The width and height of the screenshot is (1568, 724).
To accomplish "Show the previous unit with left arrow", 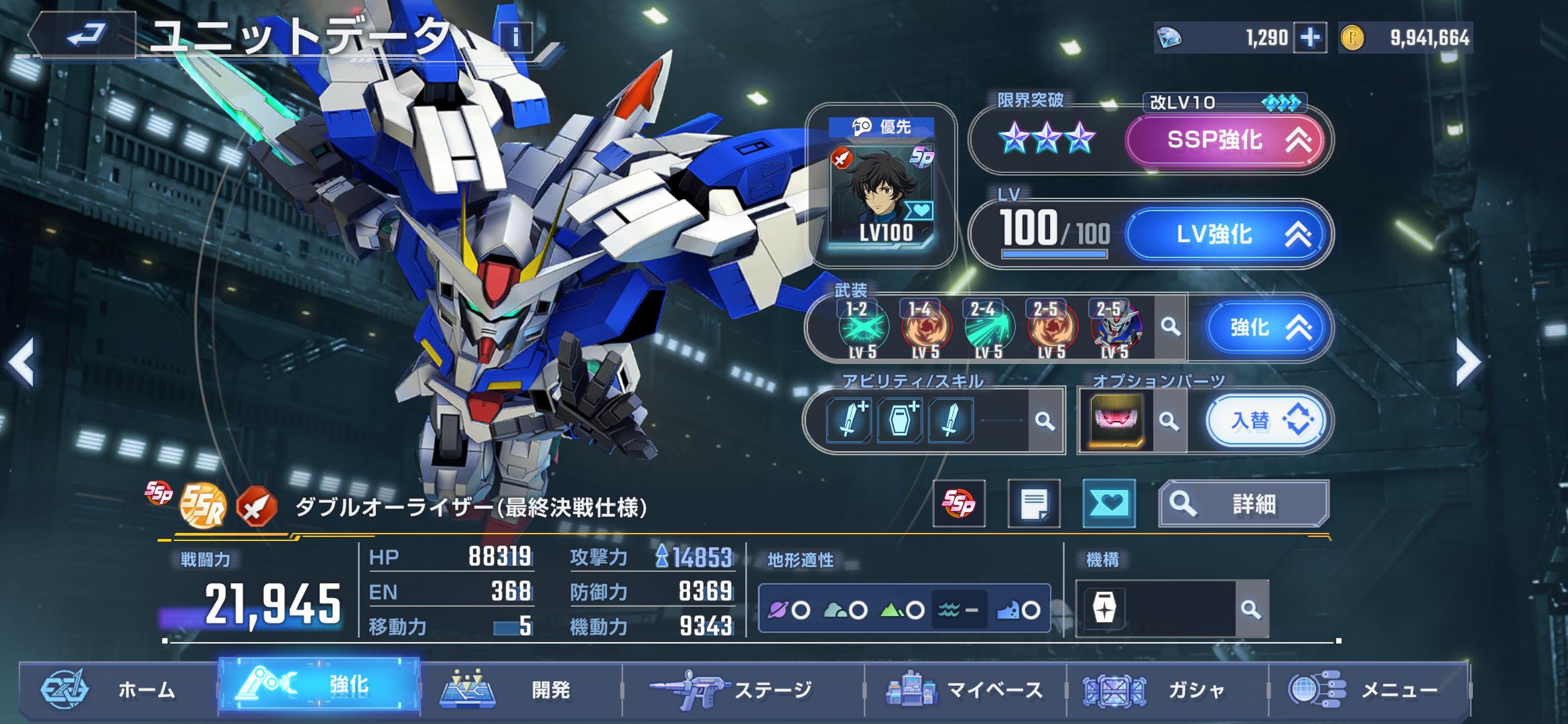I will click(21, 363).
